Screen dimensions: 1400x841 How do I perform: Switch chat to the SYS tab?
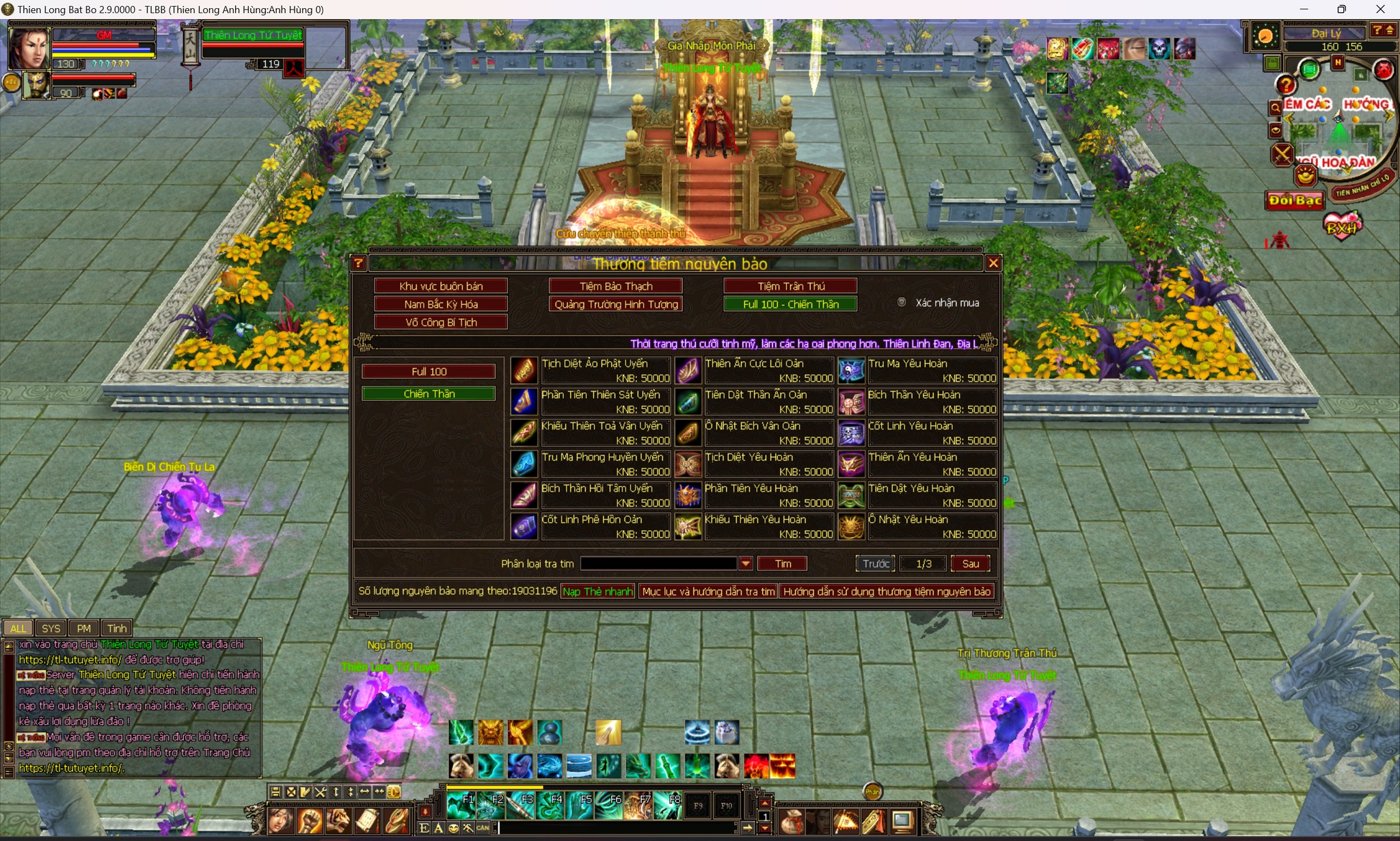click(x=51, y=628)
